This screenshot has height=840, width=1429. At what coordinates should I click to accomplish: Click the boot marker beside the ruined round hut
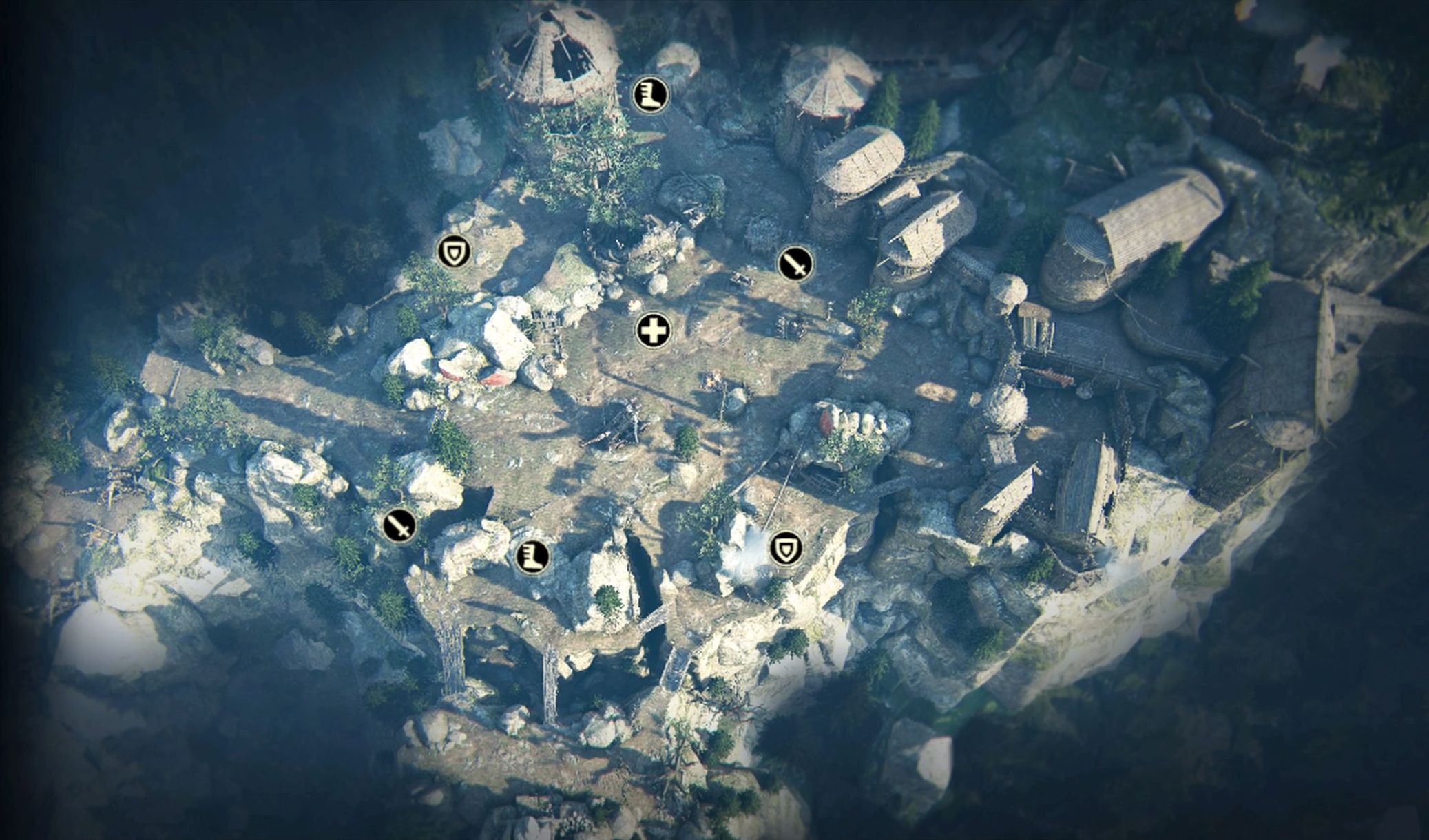(649, 94)
